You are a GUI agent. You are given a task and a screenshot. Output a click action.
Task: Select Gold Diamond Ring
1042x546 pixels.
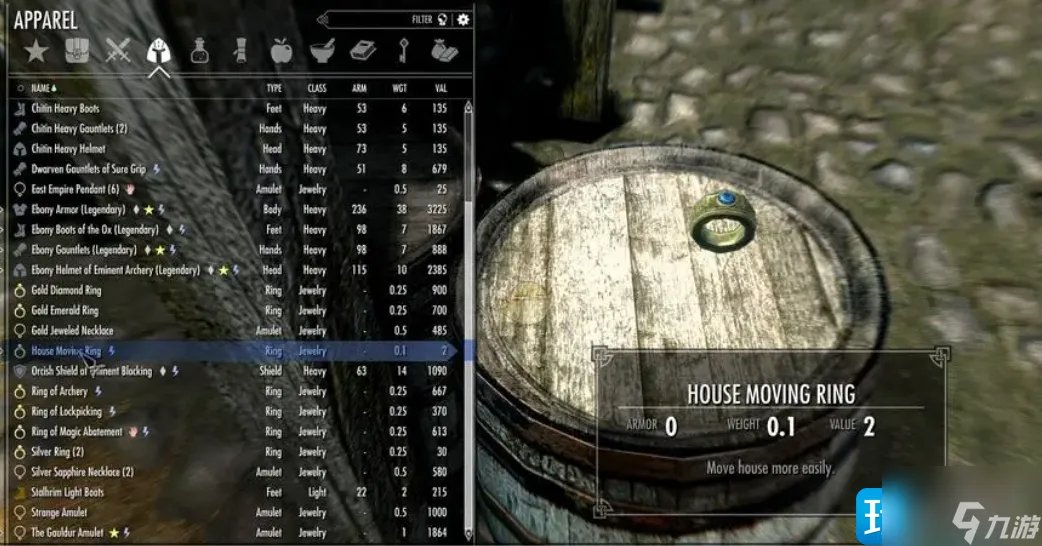(66, 290)
